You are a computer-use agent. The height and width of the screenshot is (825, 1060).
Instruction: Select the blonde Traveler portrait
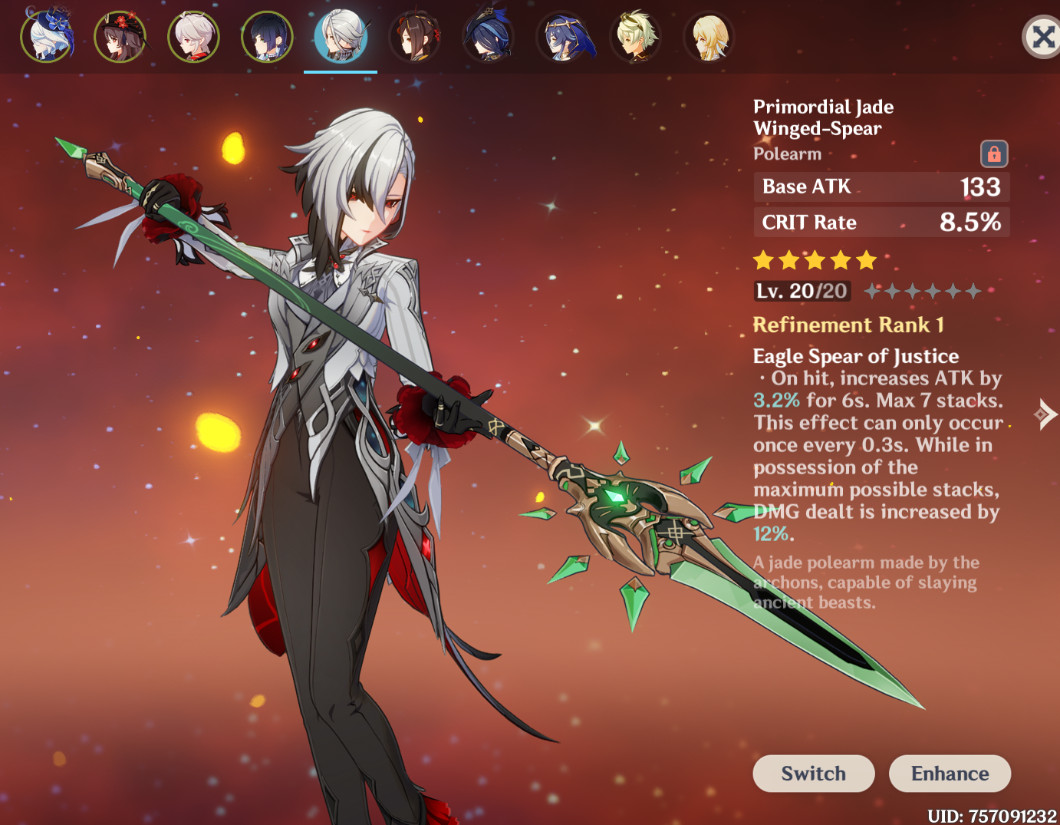click(709, 38)
